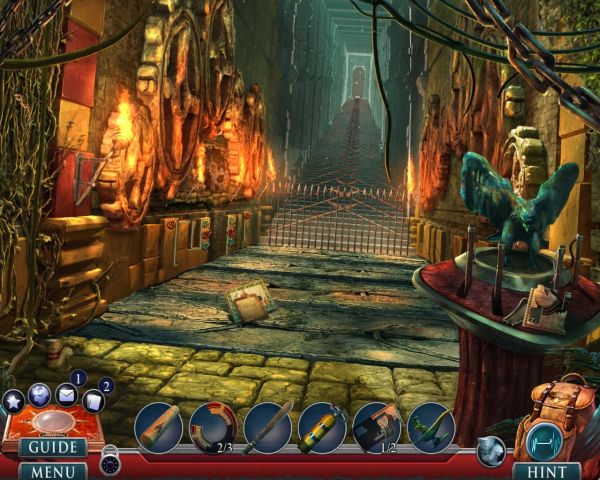Open the Menu button

[x=52, y=470]
